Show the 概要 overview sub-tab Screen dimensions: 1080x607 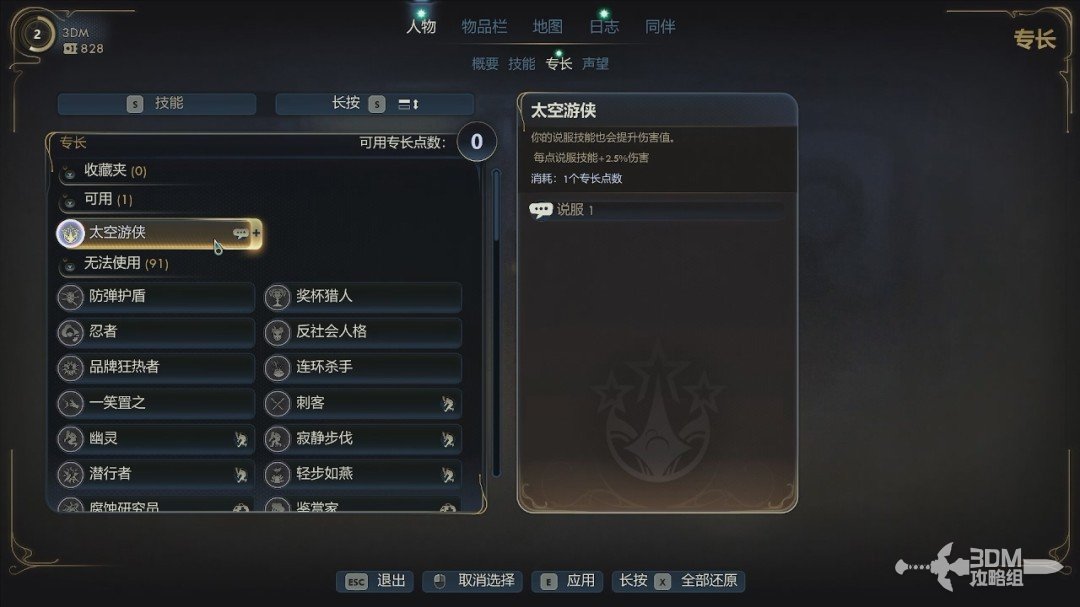[485, 64]
